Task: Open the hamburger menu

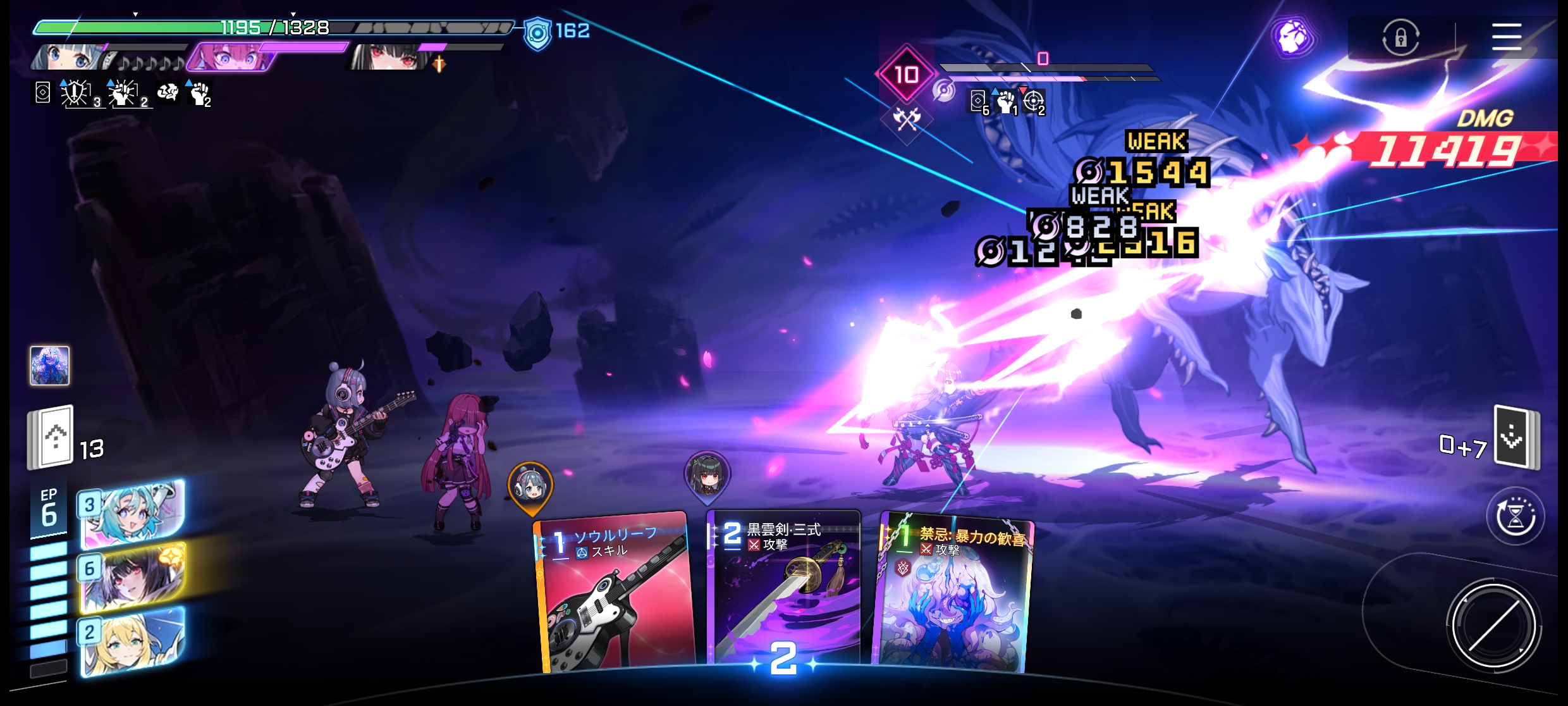Action: (1506, 37)
